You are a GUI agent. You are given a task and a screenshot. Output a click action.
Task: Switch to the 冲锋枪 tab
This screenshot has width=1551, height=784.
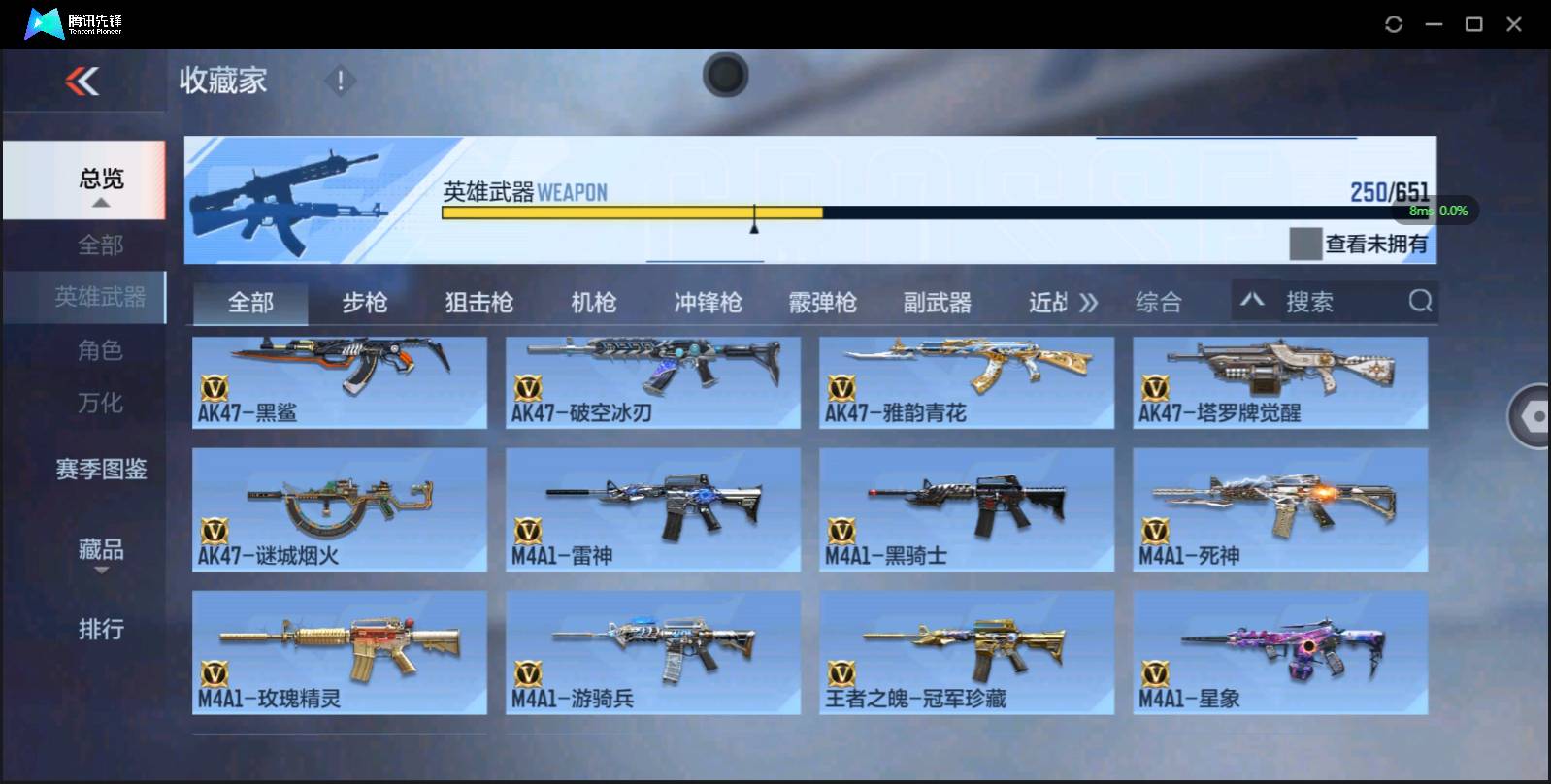[x=708, y=302]
